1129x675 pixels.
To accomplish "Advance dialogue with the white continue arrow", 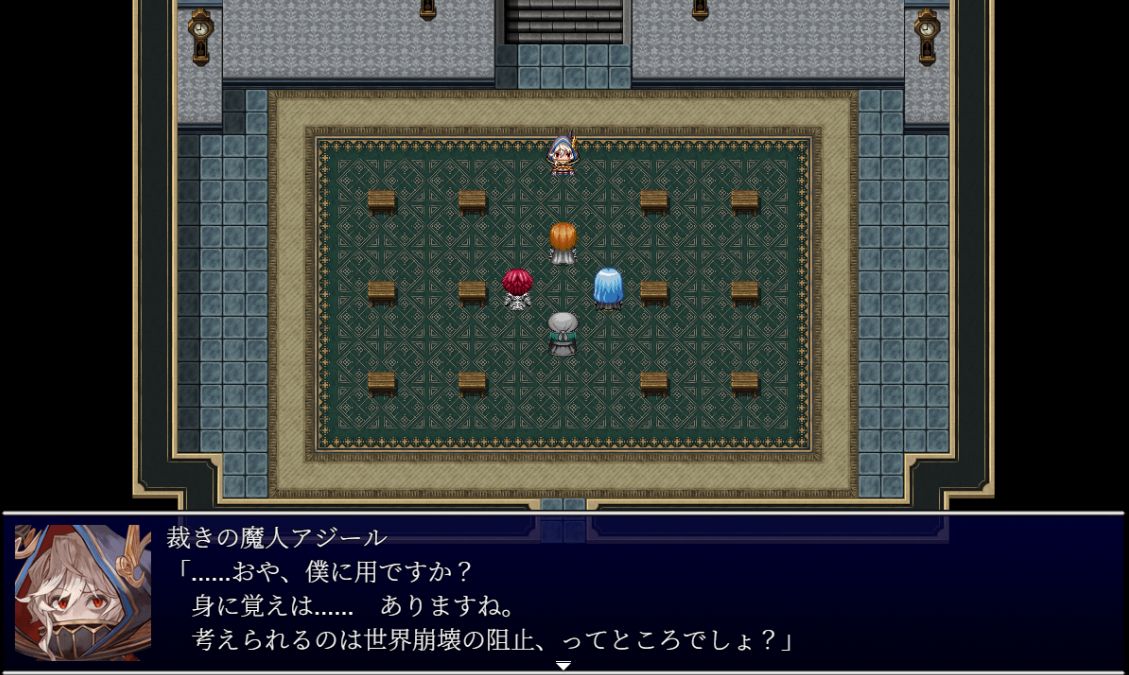I will pos(563,665).
